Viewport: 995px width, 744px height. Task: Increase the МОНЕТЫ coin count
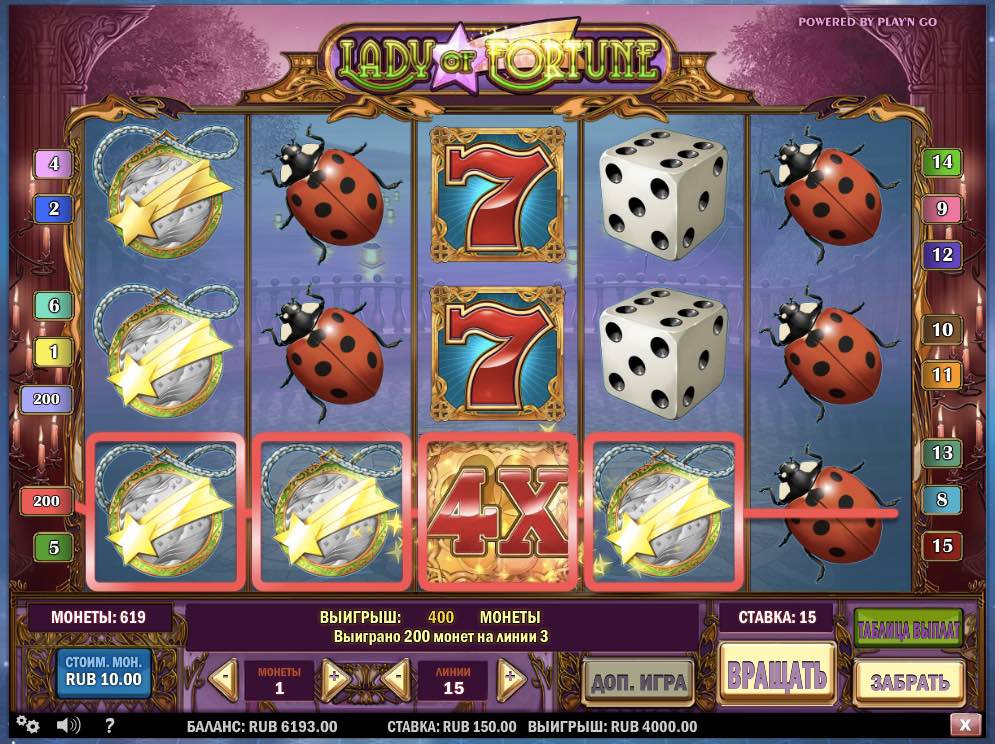335,677
